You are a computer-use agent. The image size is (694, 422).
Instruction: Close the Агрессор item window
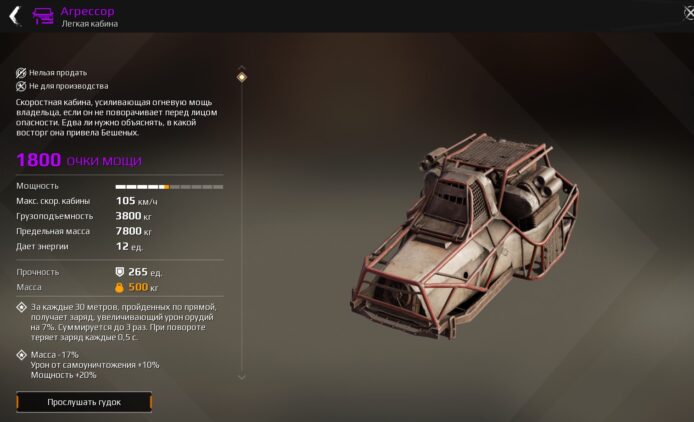point(688,14)
